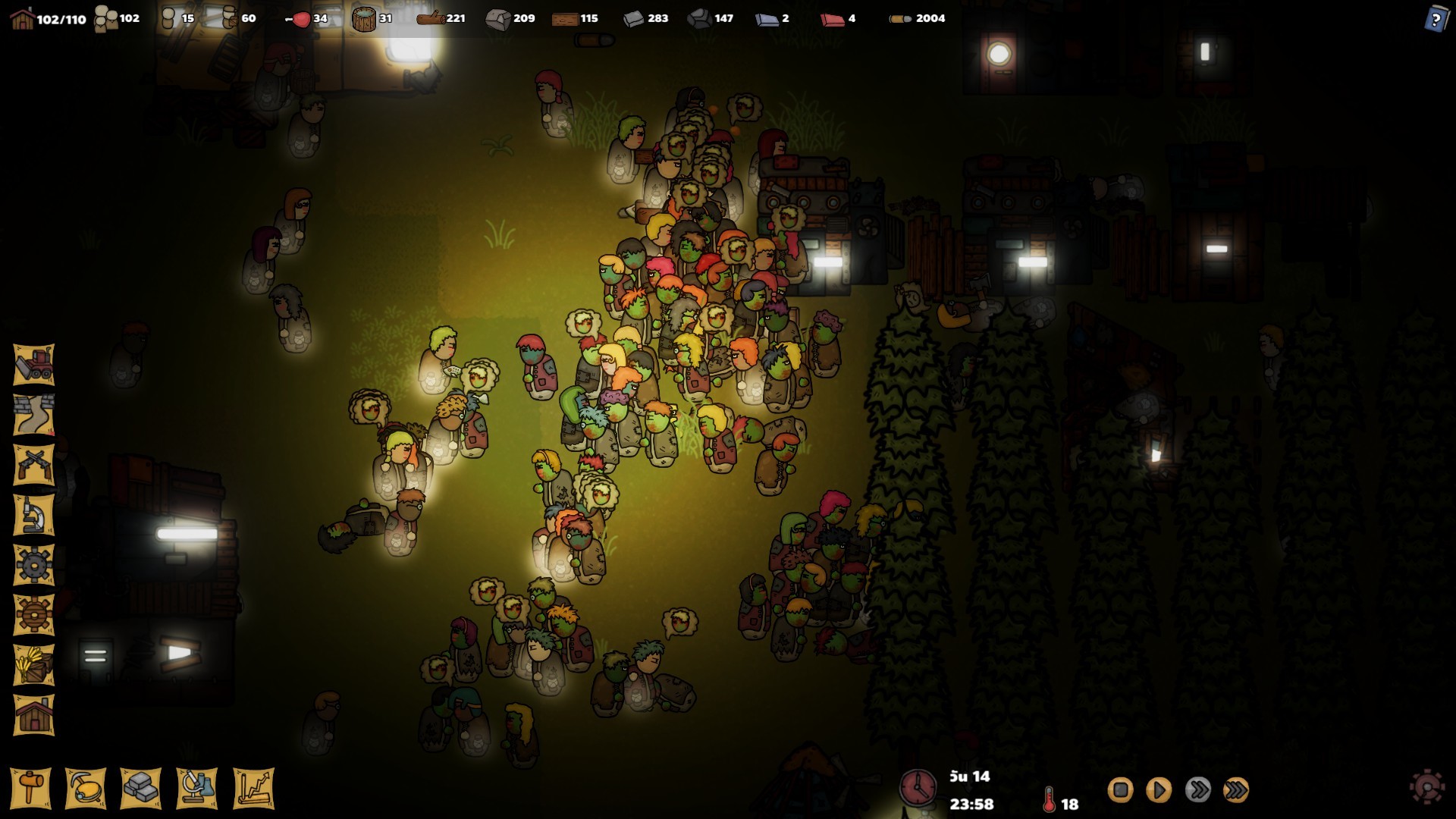The image size is (1456, 819).
Task: Choose the microscope research buildings category
Action: click(34, 515)
